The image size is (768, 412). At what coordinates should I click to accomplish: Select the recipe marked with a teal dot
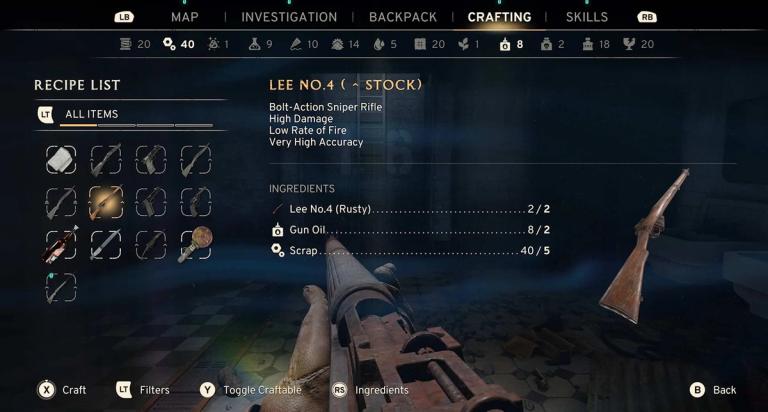point(60,288)
